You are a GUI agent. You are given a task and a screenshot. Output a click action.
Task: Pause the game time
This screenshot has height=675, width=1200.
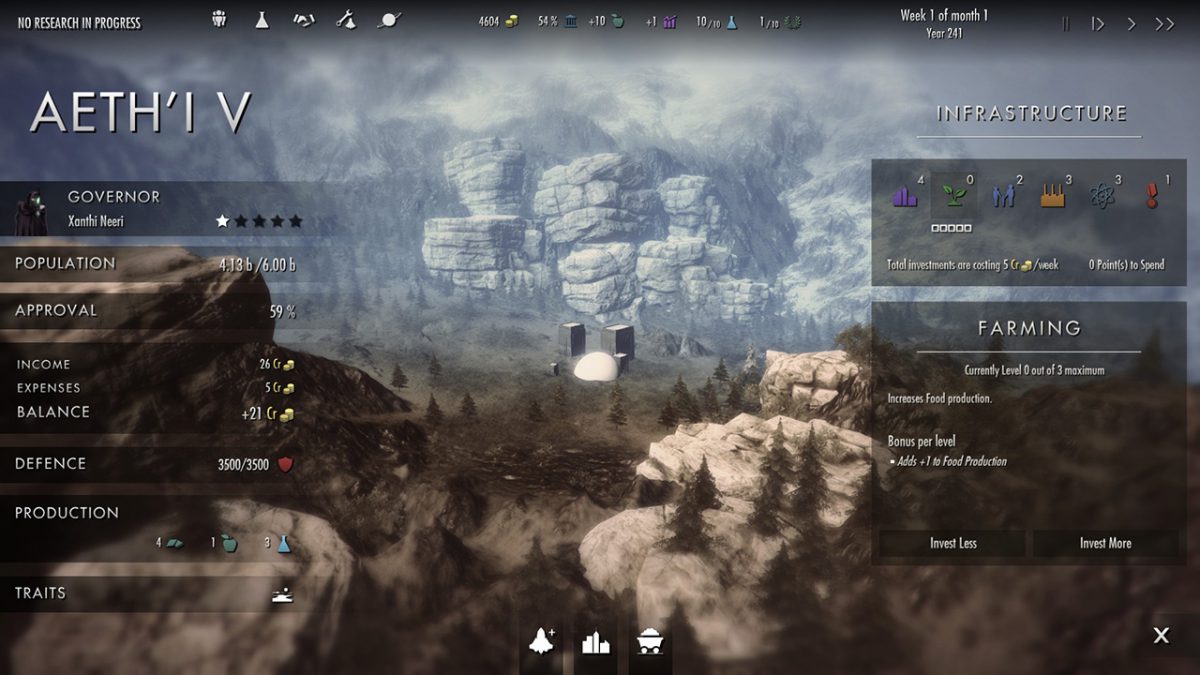click(x=1065, y=24)
